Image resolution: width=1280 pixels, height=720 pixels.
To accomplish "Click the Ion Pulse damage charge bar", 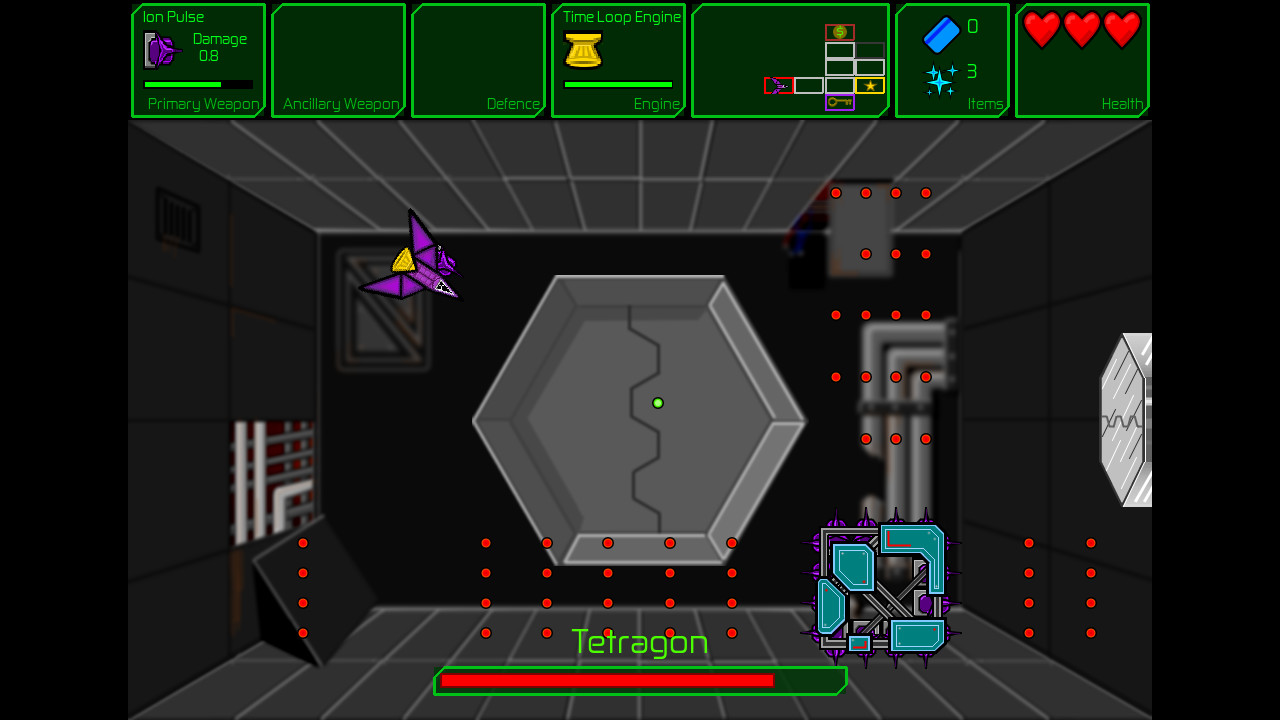I will click(198, 85).
